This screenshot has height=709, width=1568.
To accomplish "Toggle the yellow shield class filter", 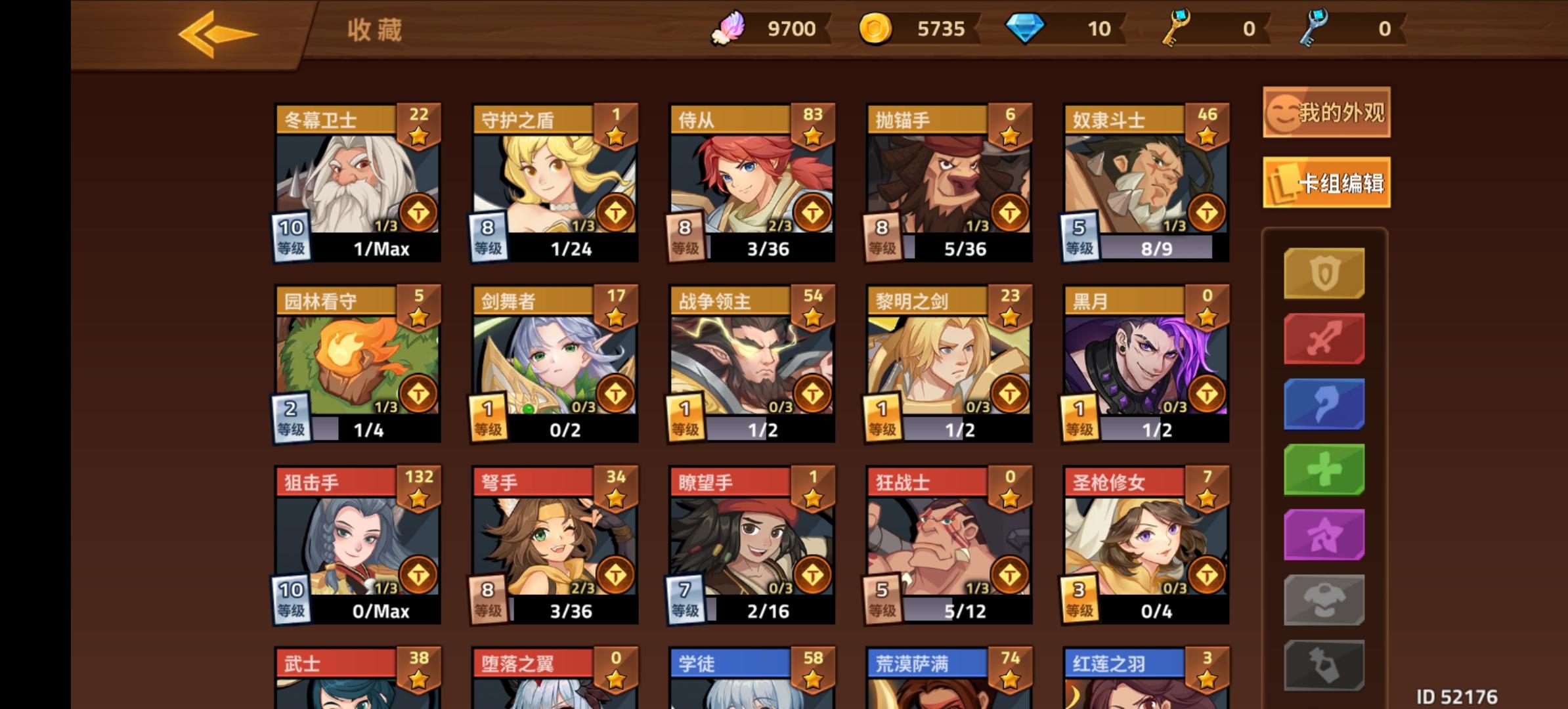I will coord(1324,272).
